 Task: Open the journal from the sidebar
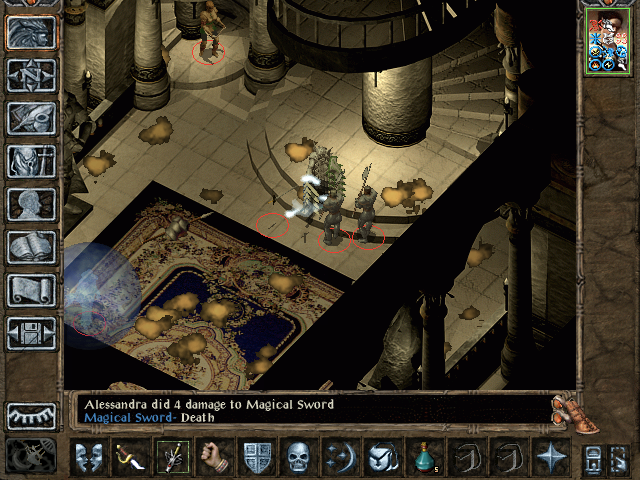click(32, 118)
